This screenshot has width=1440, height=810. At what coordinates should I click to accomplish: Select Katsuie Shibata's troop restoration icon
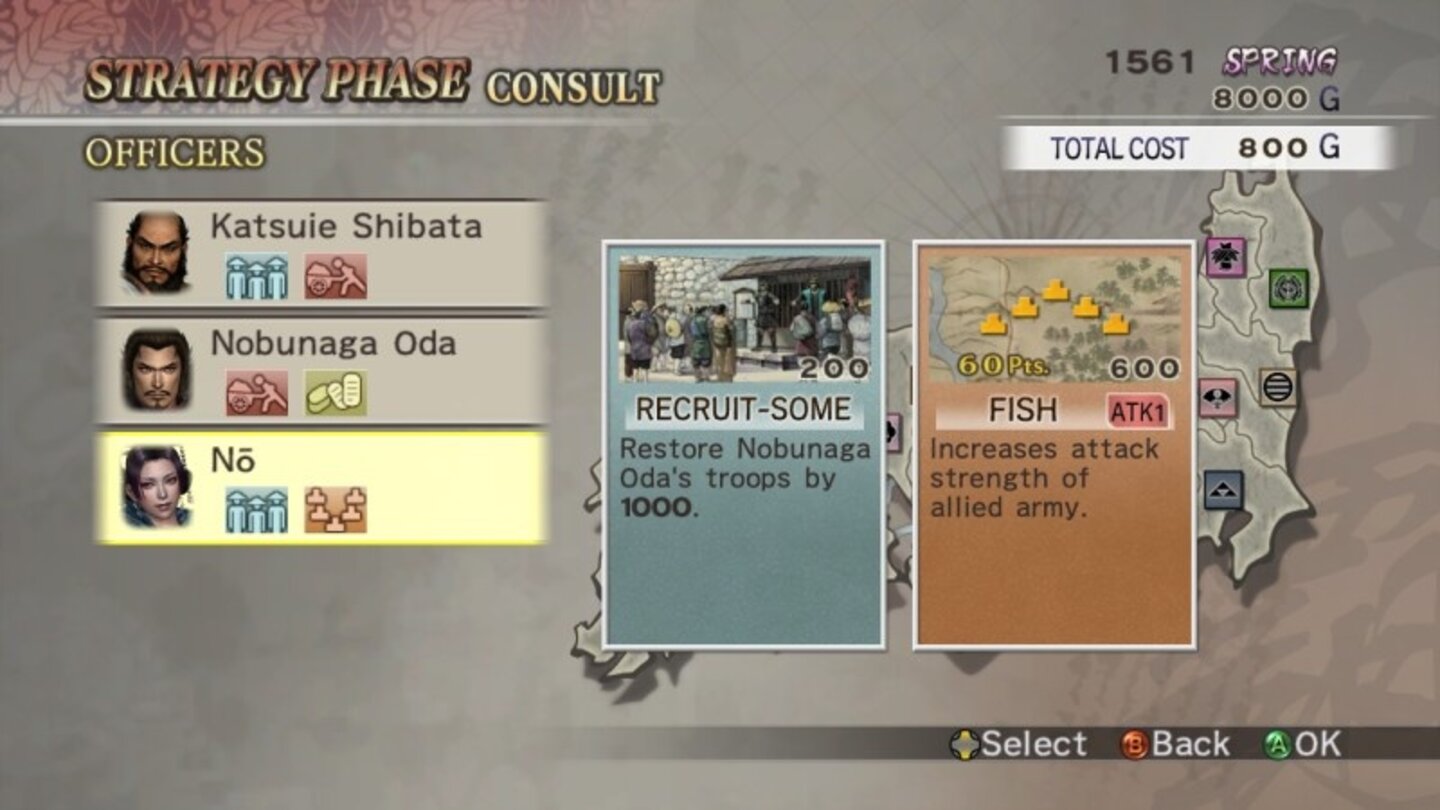tap(256, 274)
